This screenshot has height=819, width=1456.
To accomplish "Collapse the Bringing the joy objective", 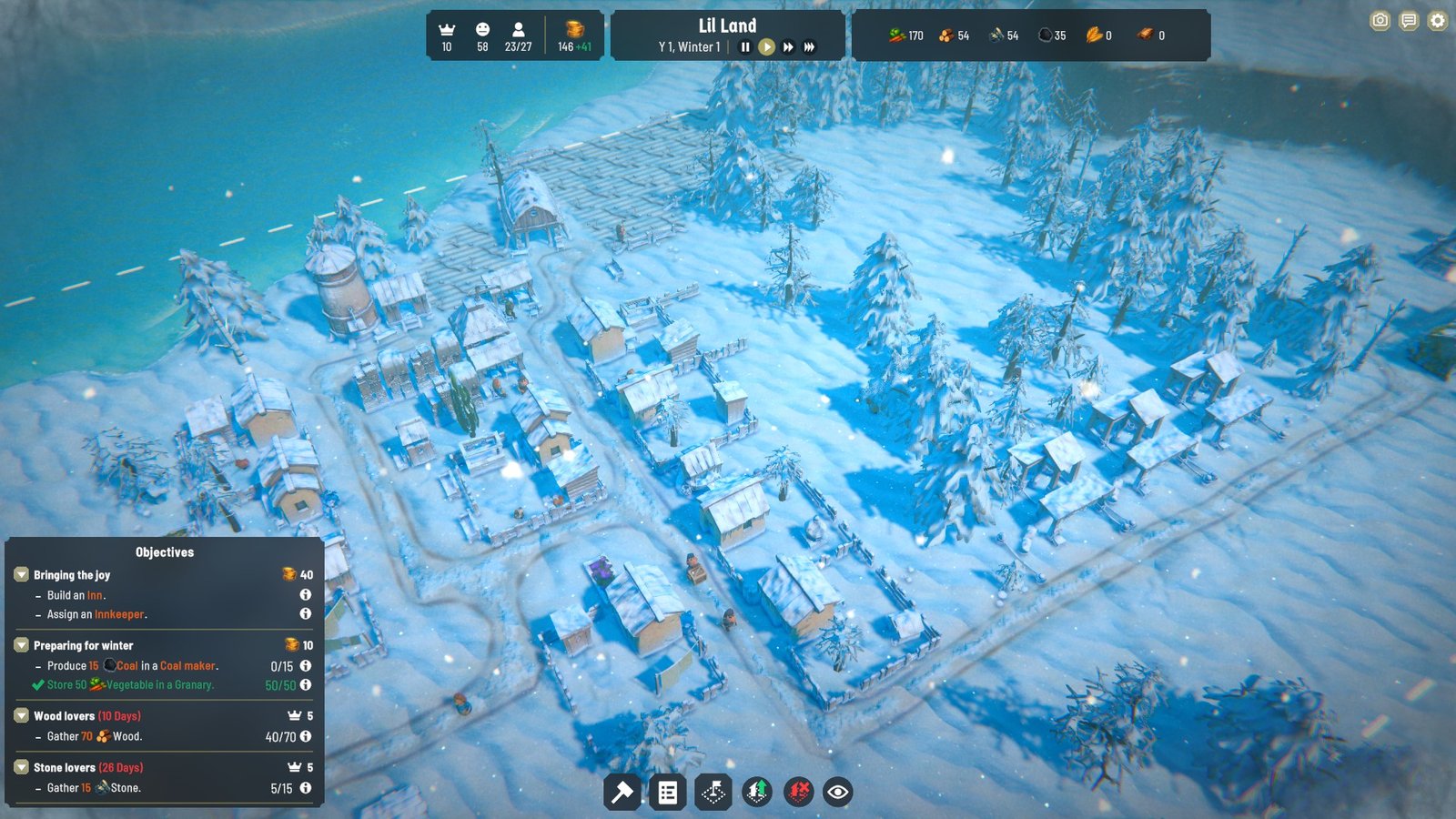I will (21, 575).
